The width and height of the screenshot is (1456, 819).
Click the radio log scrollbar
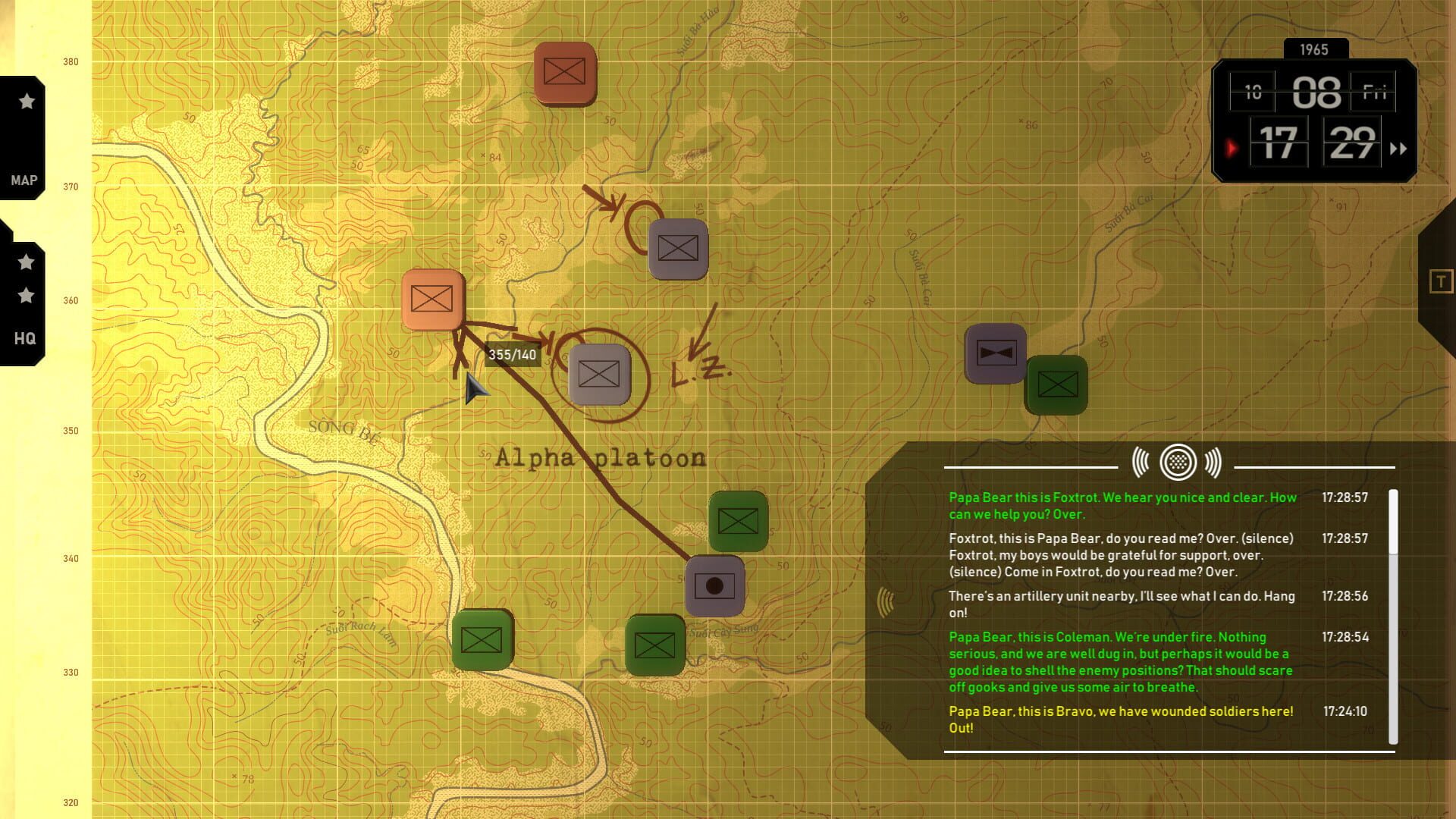coord(1393,523)
